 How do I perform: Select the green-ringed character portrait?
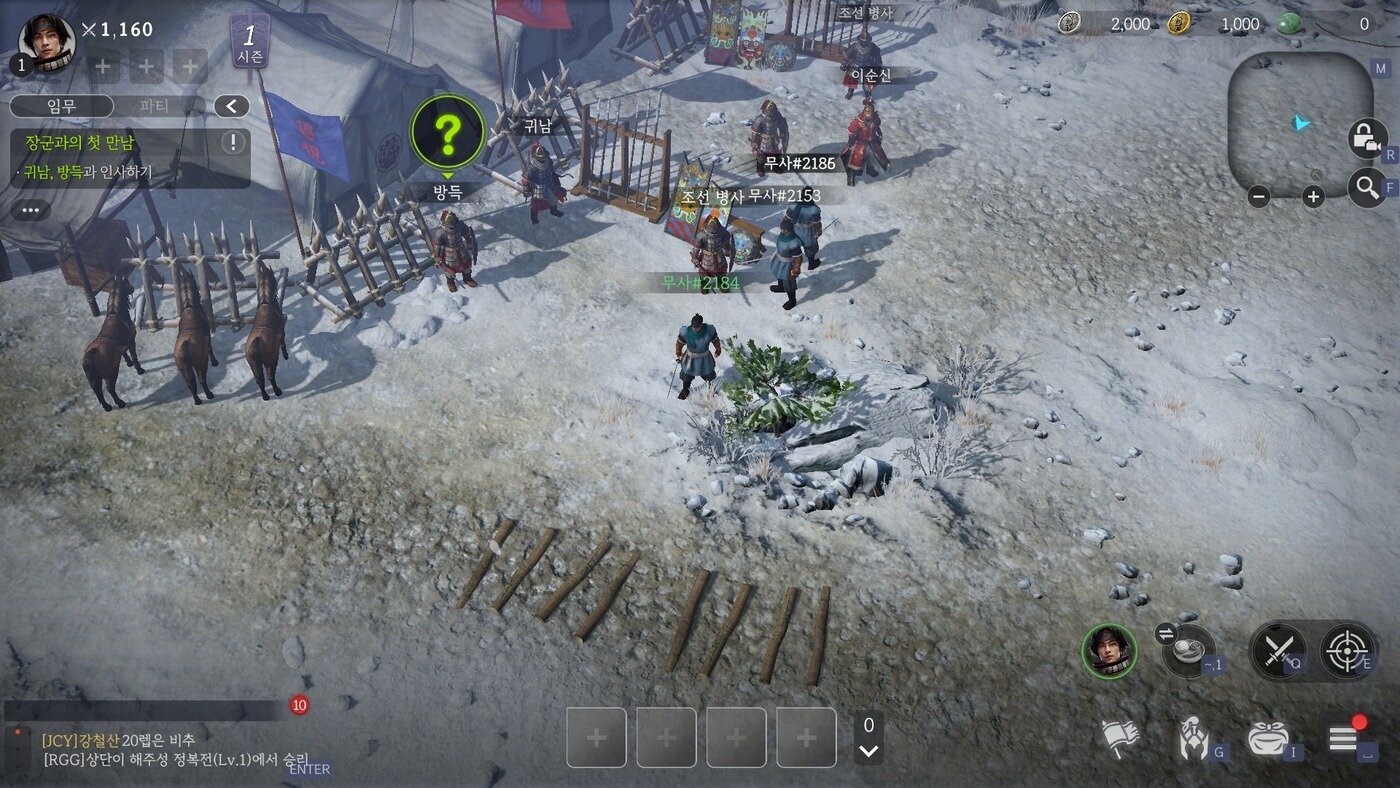pos(1109,651)
